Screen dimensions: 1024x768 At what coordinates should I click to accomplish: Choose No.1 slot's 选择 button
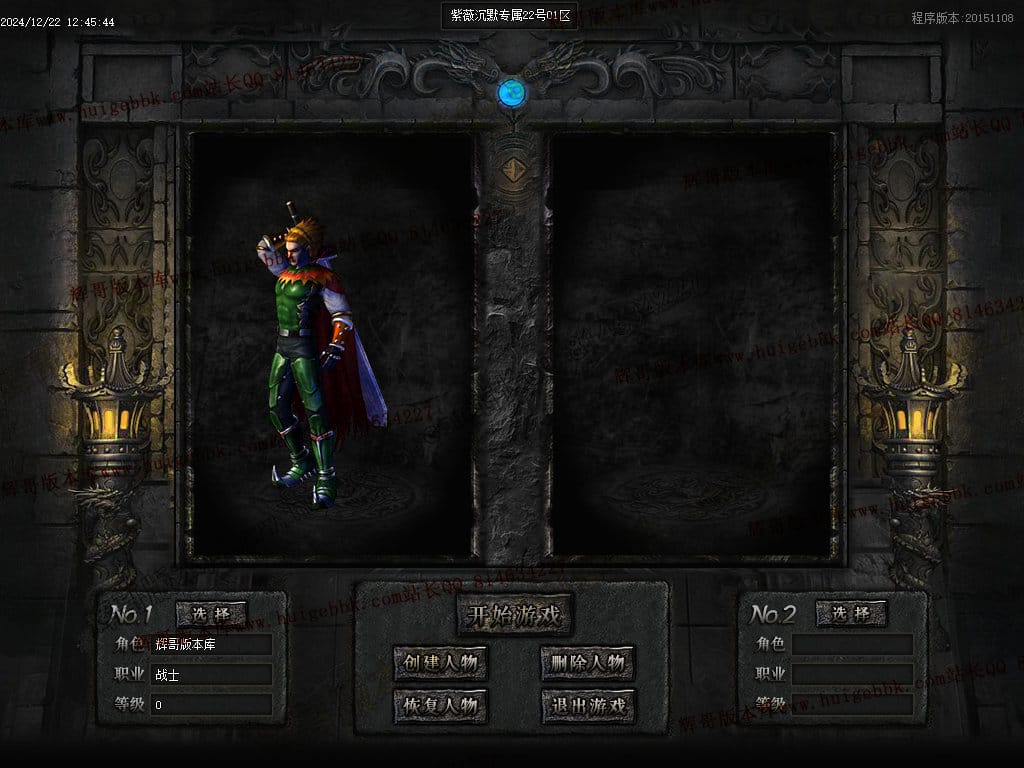[x=211, y=613]
